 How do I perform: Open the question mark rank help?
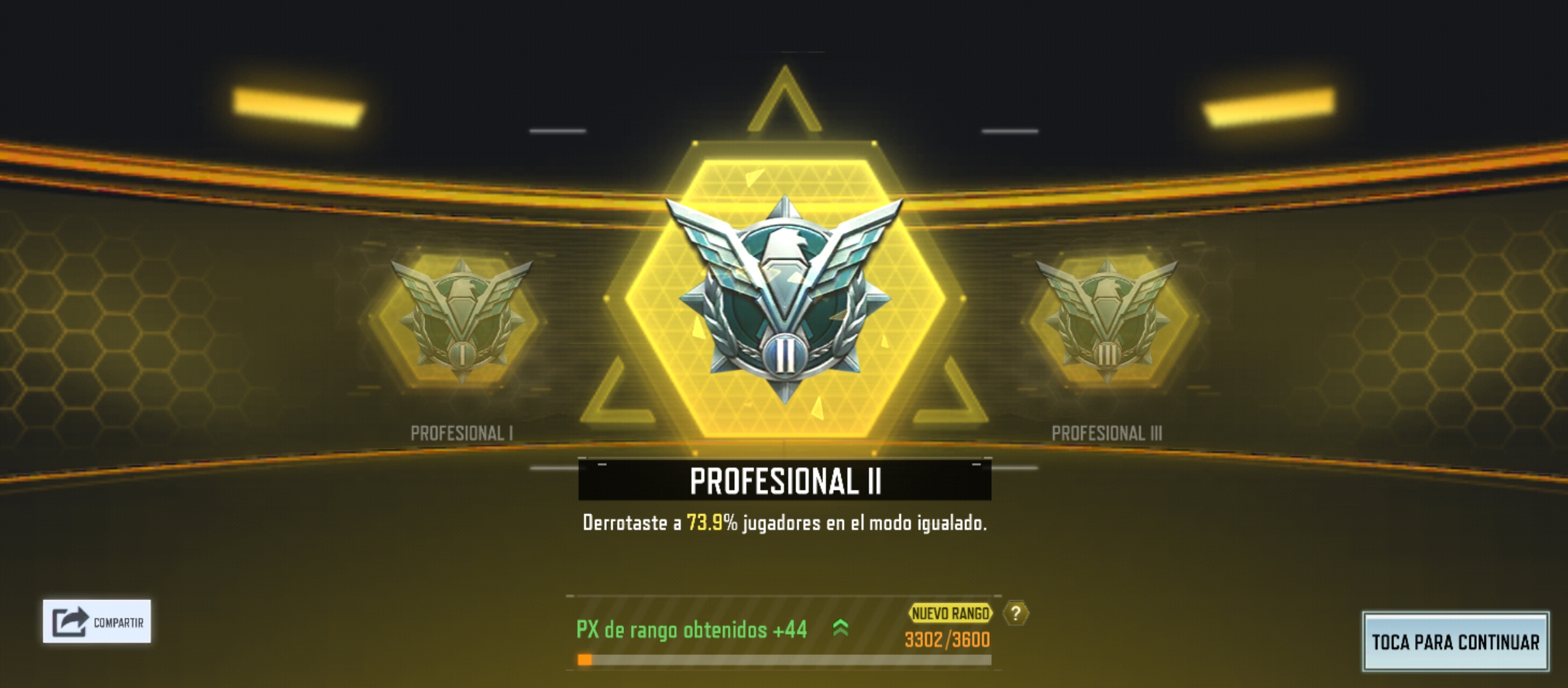(1015, 613)
